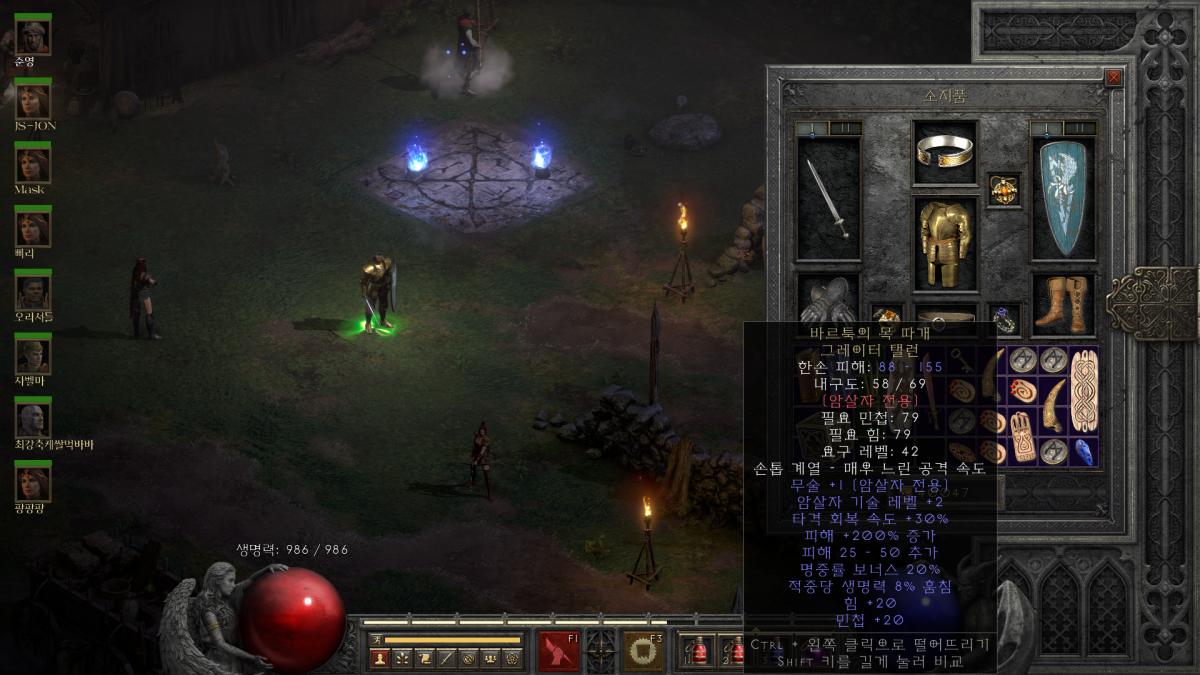Image resolution: width=1200 pixels, height=675 pixels.
Task: Open the right skill assigned to F3
Action: [x=643, y=651]
